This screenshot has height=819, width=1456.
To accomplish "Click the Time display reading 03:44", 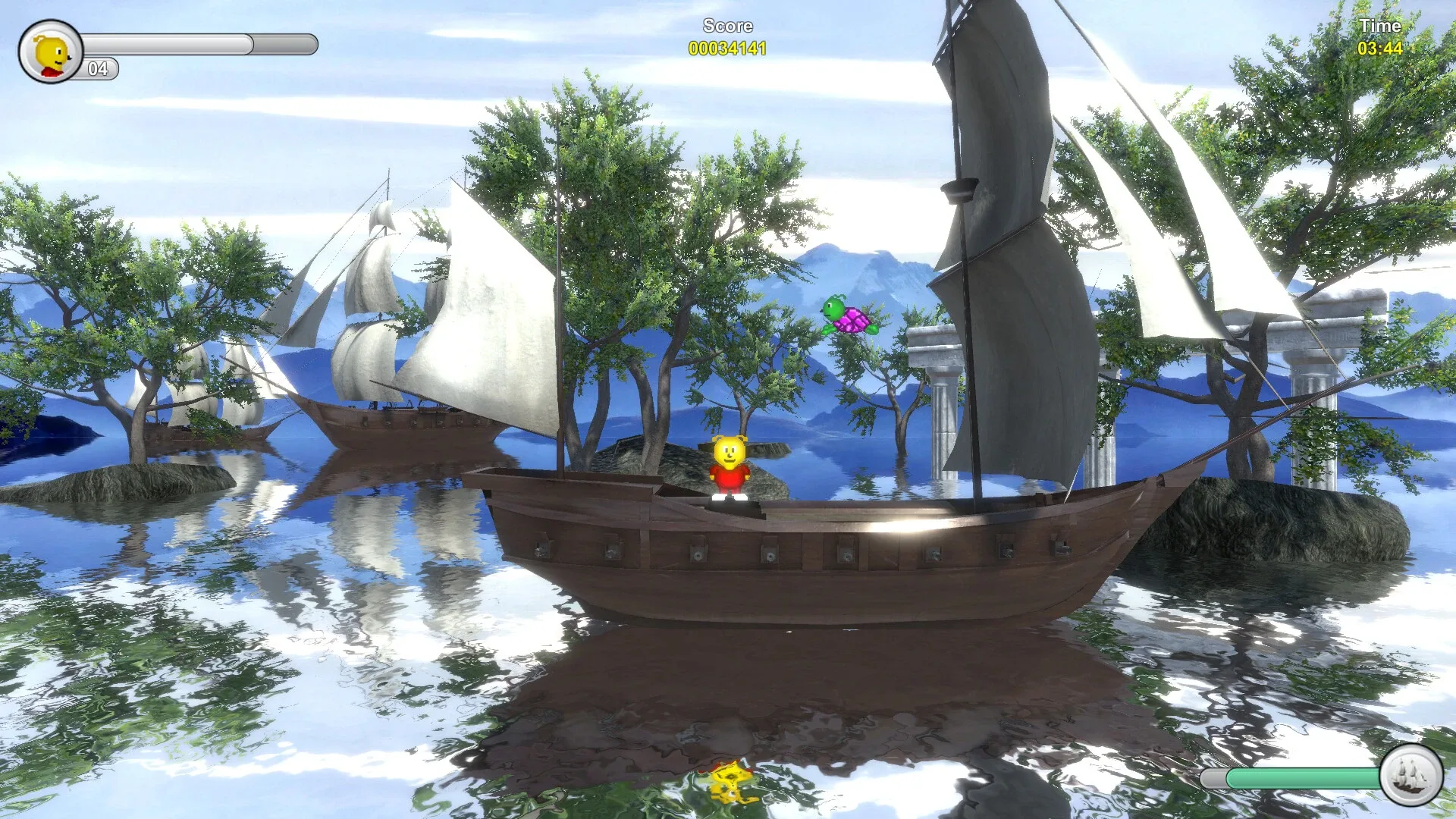I will pos(1382,49).
